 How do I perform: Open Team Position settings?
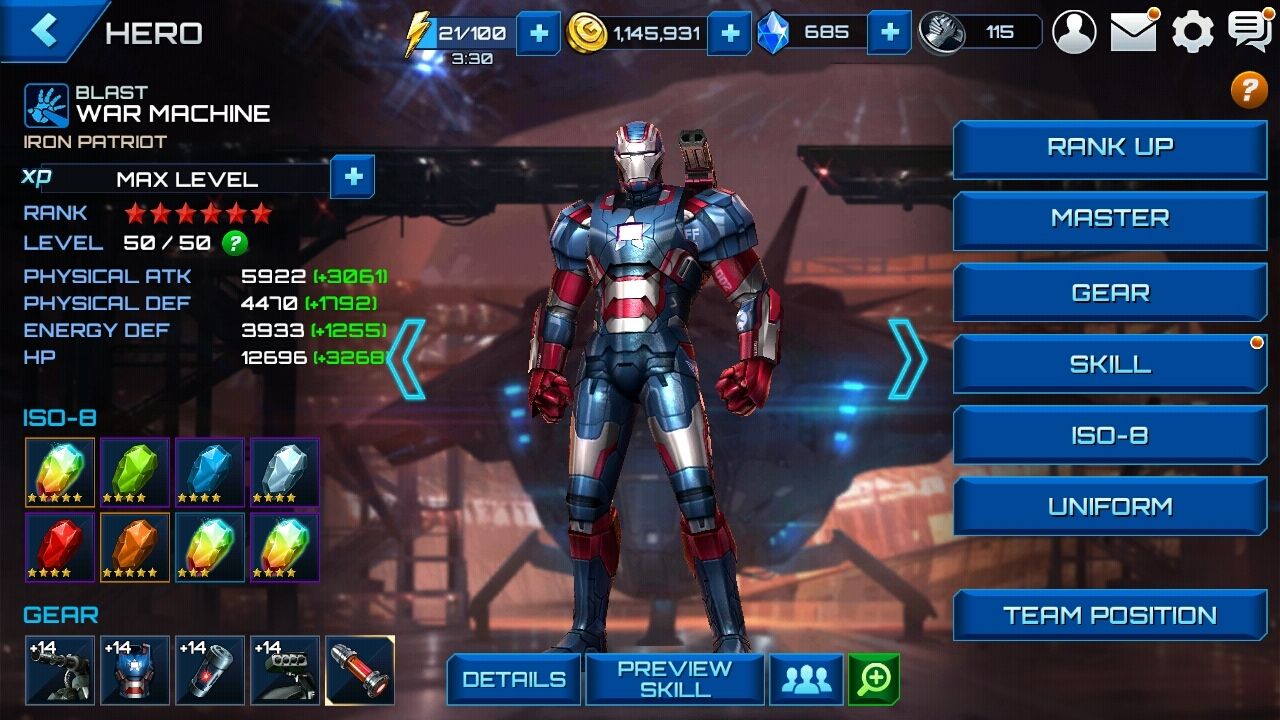point(1110,615)
